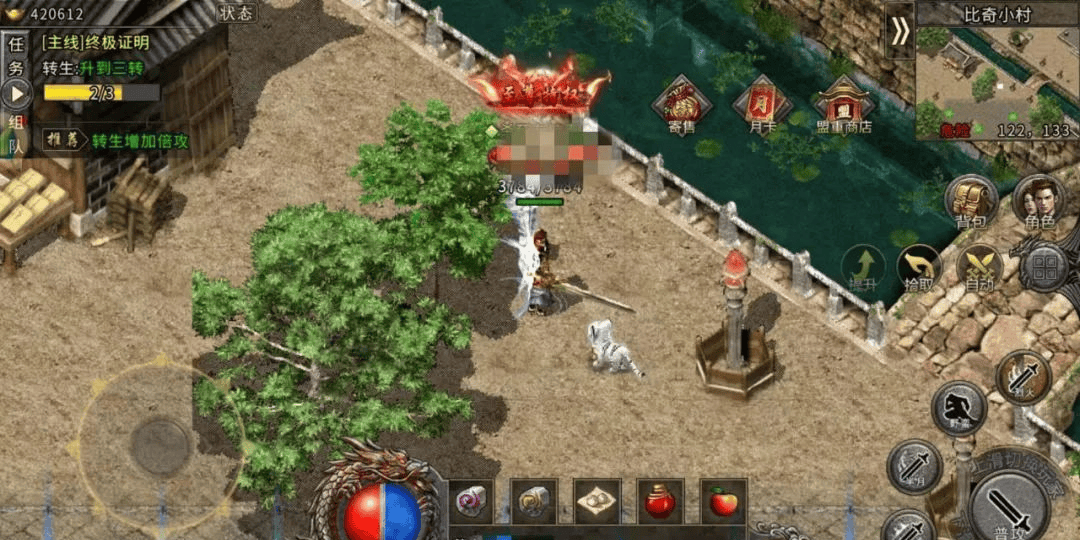Open the 角色 character sheet
Screen dimensions: 1080x540
point(1037,201)
